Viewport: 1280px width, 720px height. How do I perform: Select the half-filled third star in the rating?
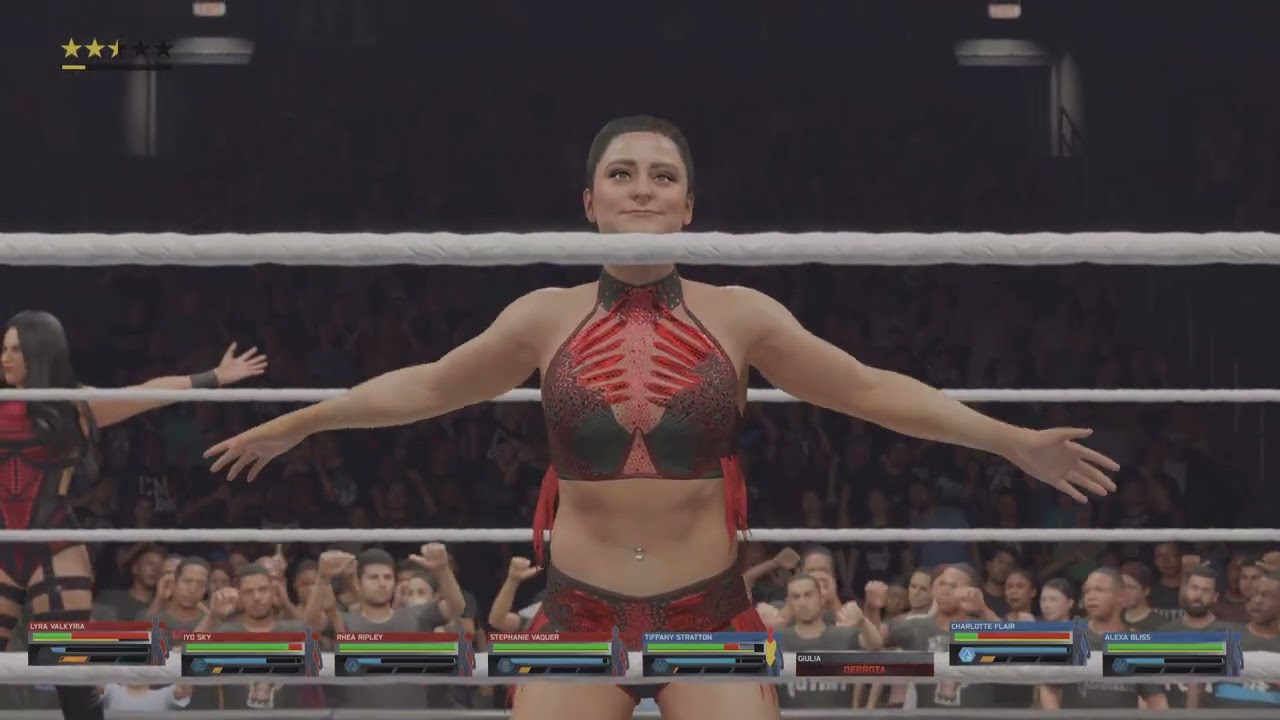tap(112, 48)
